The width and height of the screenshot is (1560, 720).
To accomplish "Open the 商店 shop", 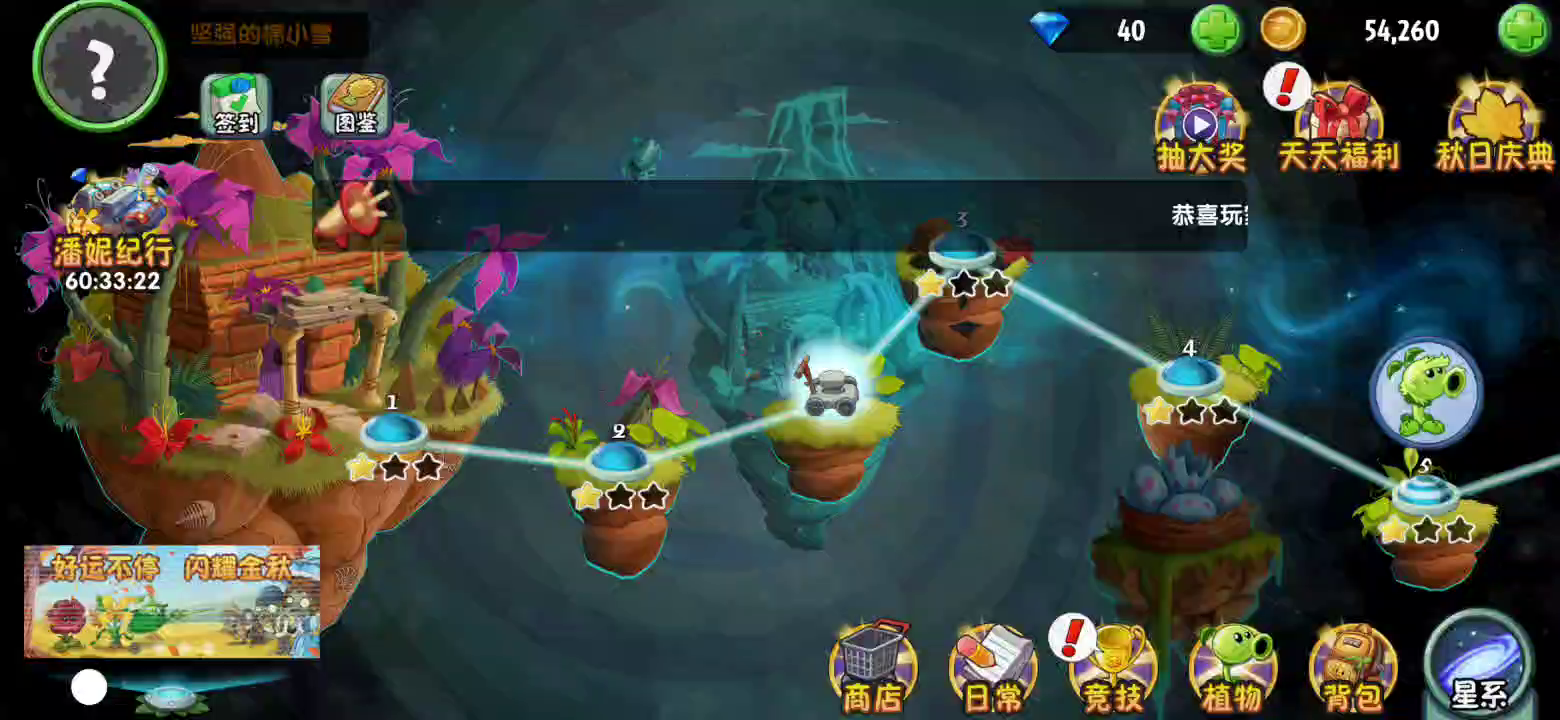I will pos(873,667).
